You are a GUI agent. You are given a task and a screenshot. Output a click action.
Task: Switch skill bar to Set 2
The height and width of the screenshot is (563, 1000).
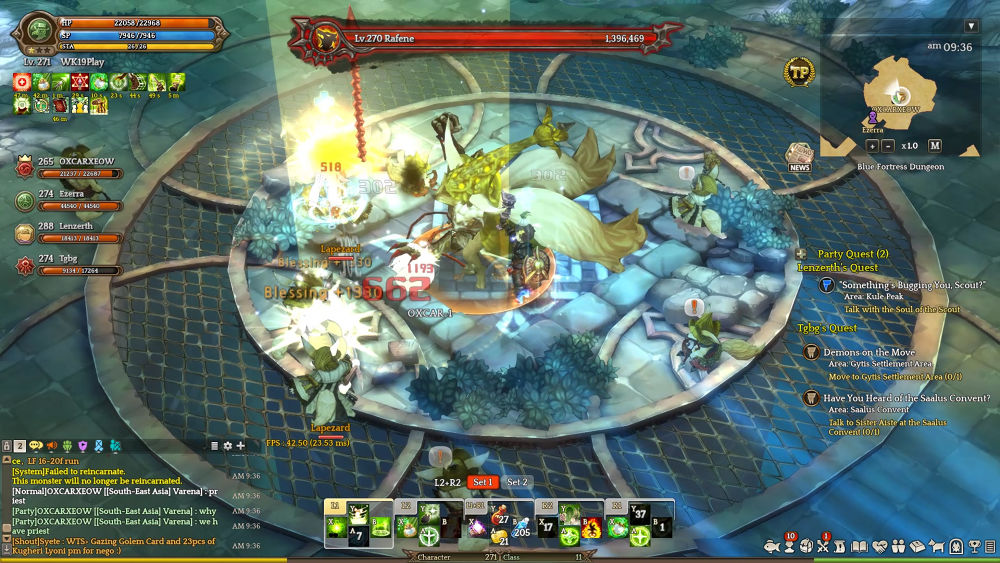point(517,482)
